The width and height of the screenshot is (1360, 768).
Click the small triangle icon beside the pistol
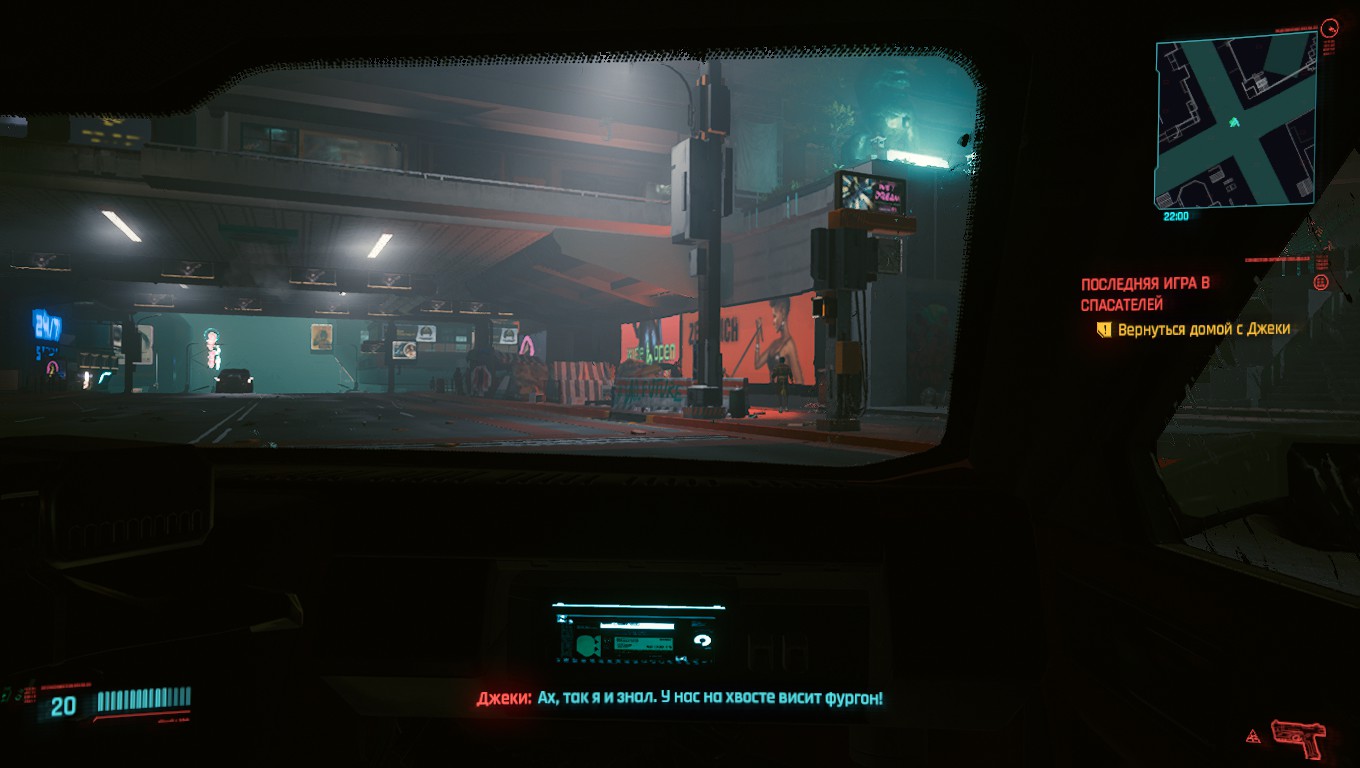(x=1252, y=738)
